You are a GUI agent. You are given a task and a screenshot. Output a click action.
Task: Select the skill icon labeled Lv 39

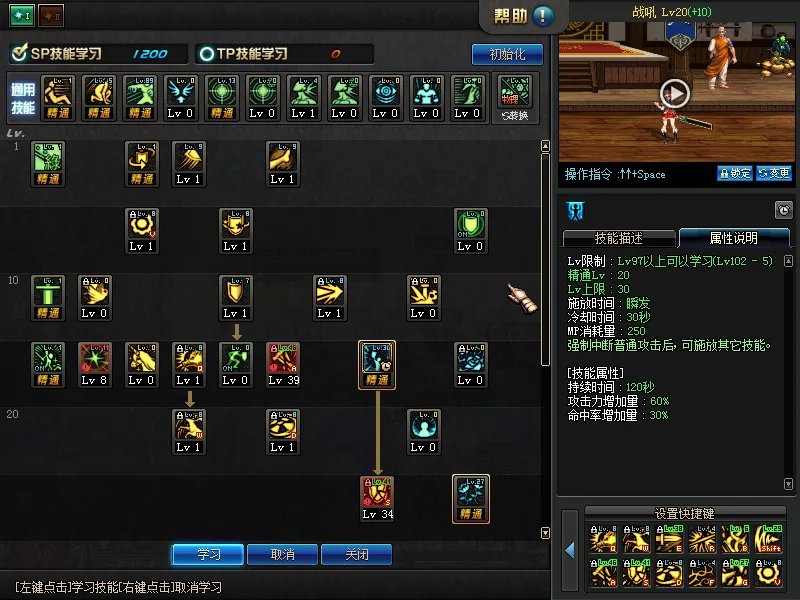pyautogui.click(x=283, y=364)
